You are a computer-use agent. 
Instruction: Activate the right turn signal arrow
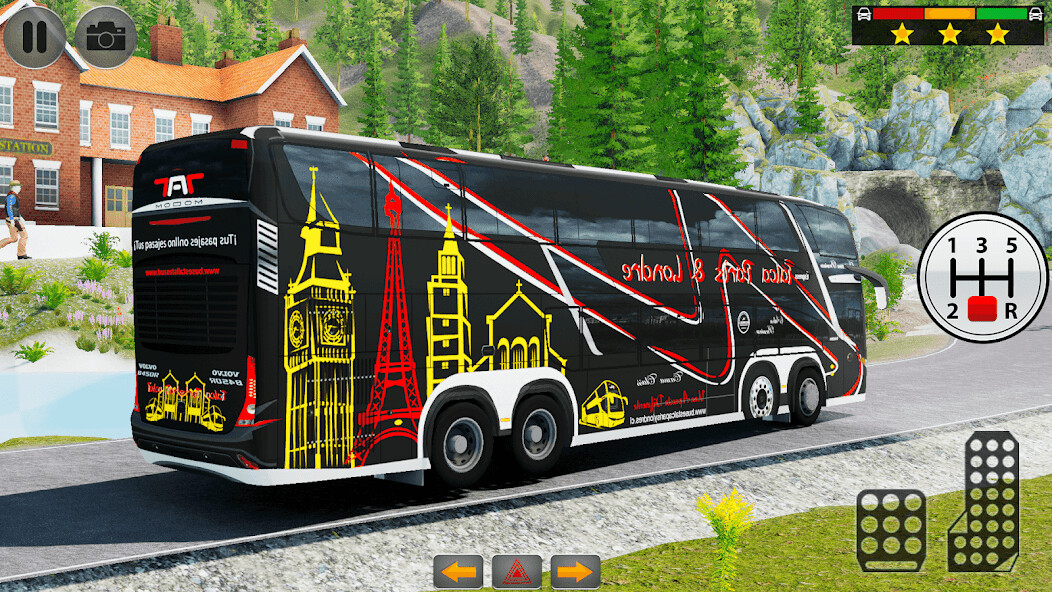[x=576, y=572]
